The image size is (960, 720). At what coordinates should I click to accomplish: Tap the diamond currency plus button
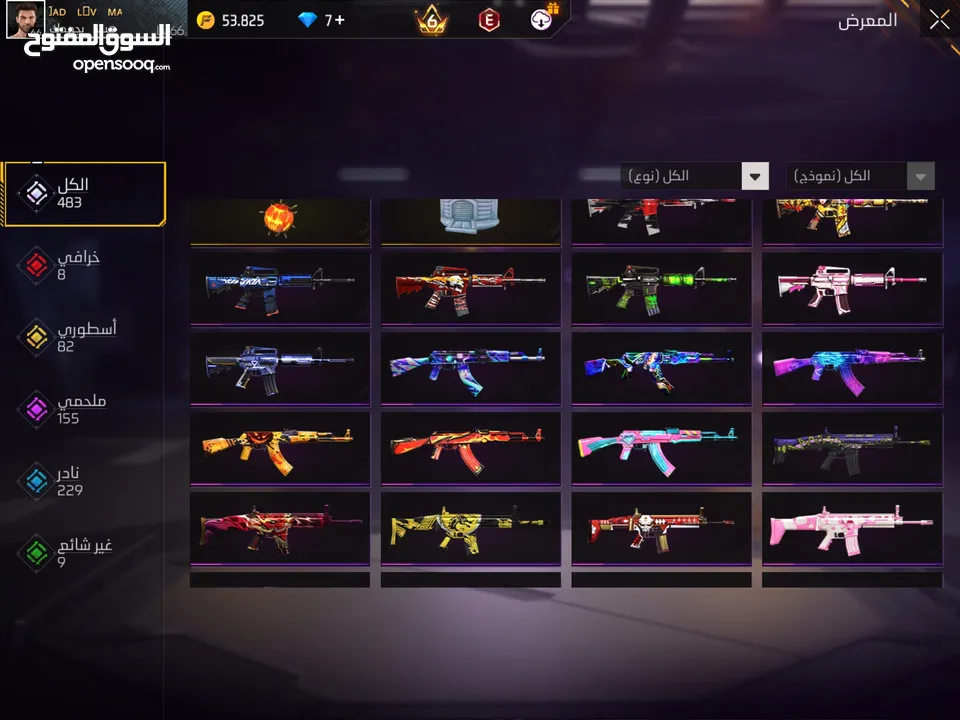click(340, 20)
